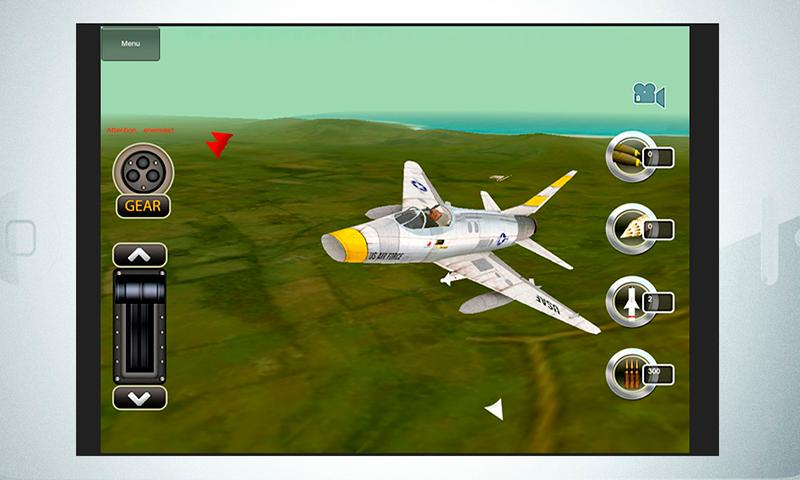
Task: Switch camera view with the camera icon
Action: [x=648, y=94]
